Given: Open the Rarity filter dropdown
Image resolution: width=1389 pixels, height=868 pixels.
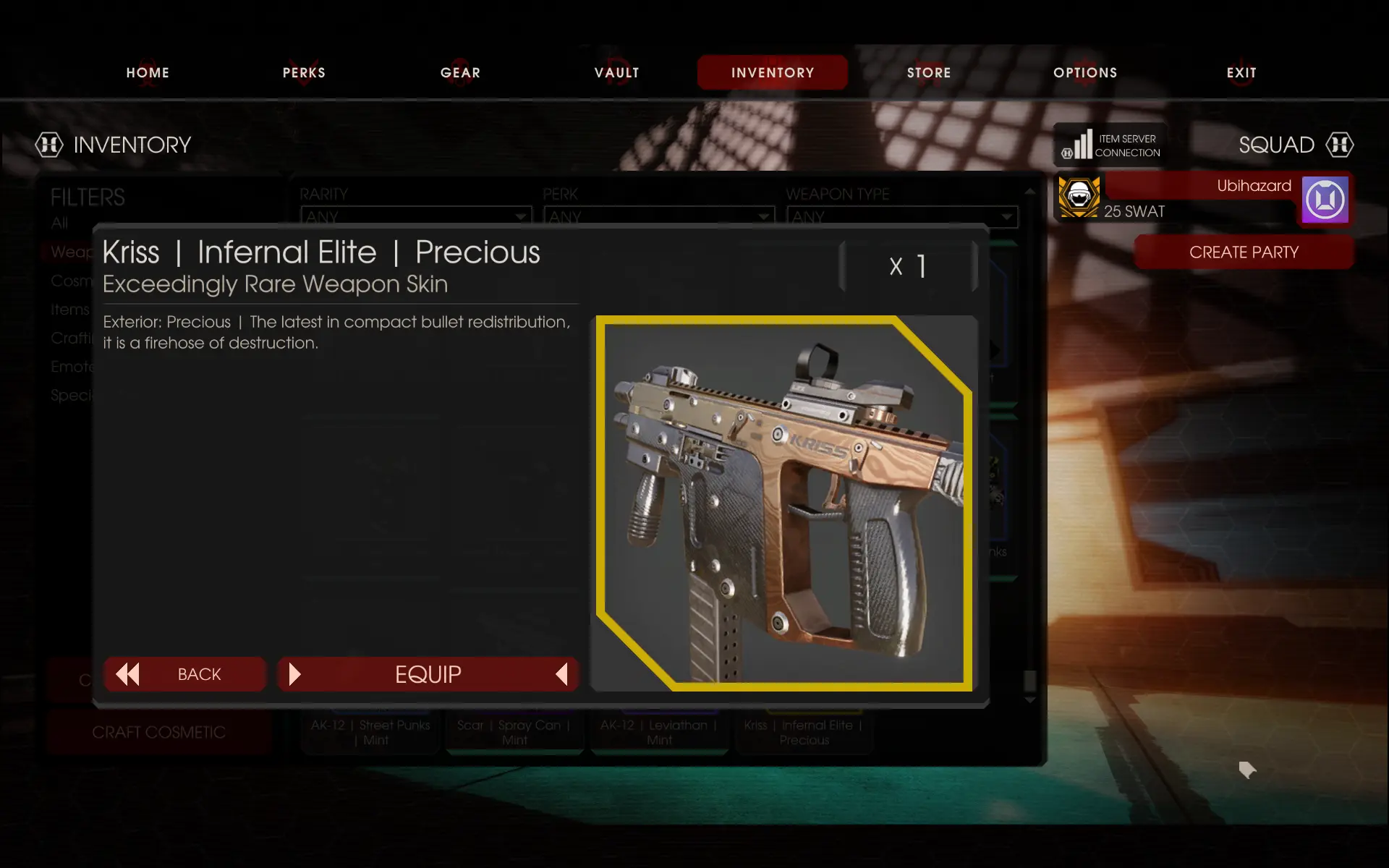Looking at the screenshot, I should click(x=416, y=216).
